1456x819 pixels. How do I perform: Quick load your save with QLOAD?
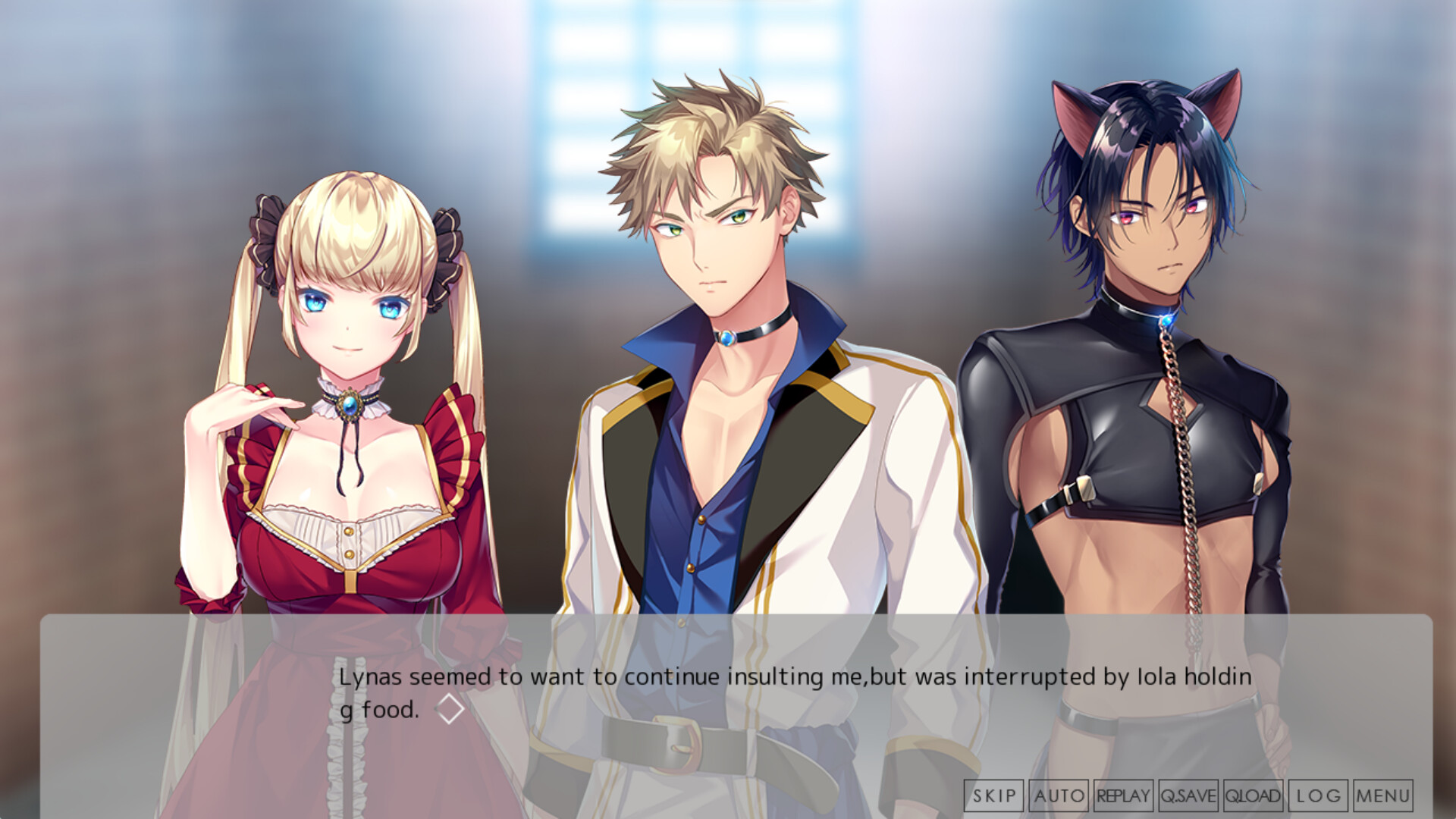pos(1252,796)
